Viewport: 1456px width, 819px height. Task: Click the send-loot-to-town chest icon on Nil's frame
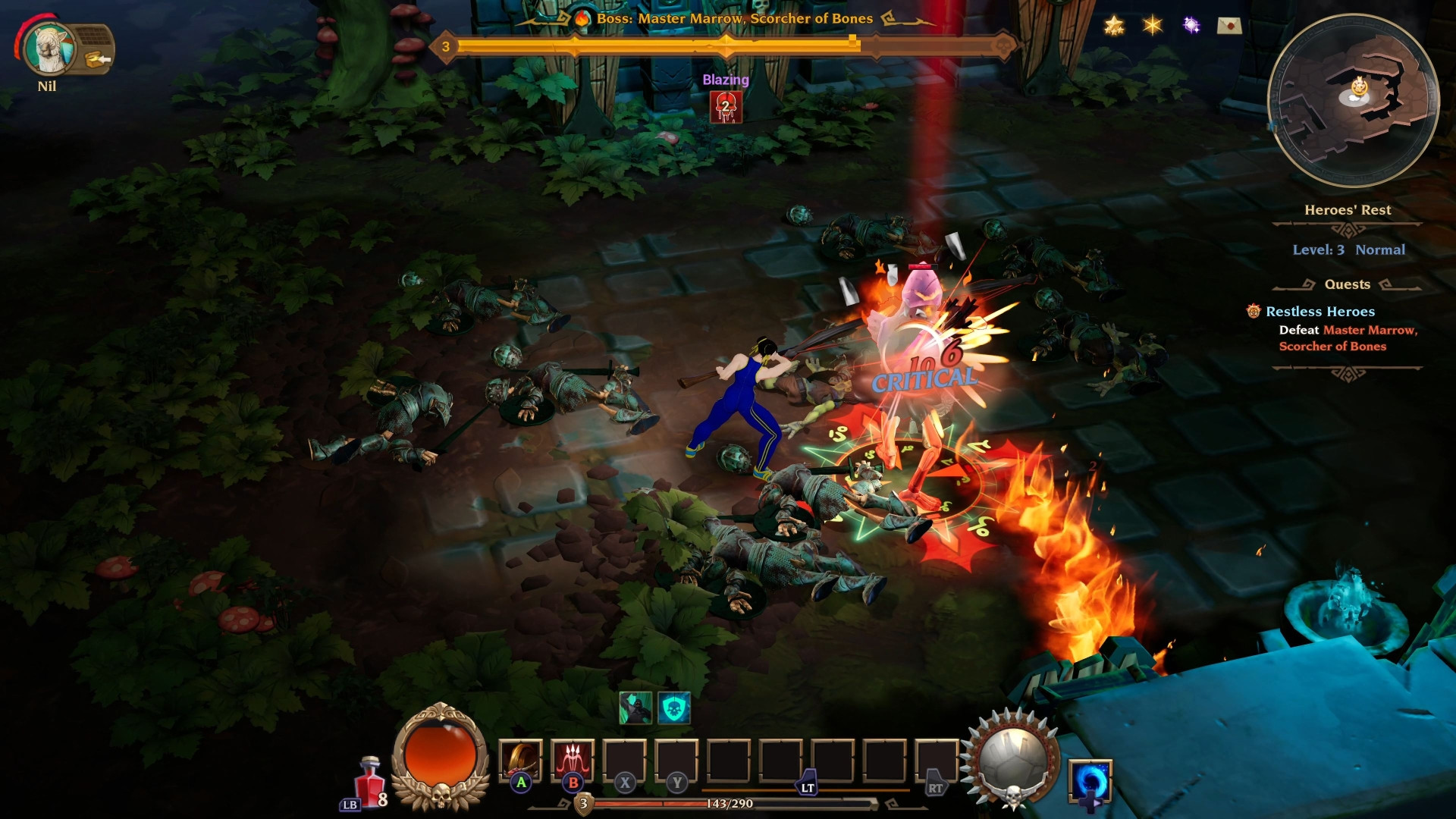(x=93, y=58)
